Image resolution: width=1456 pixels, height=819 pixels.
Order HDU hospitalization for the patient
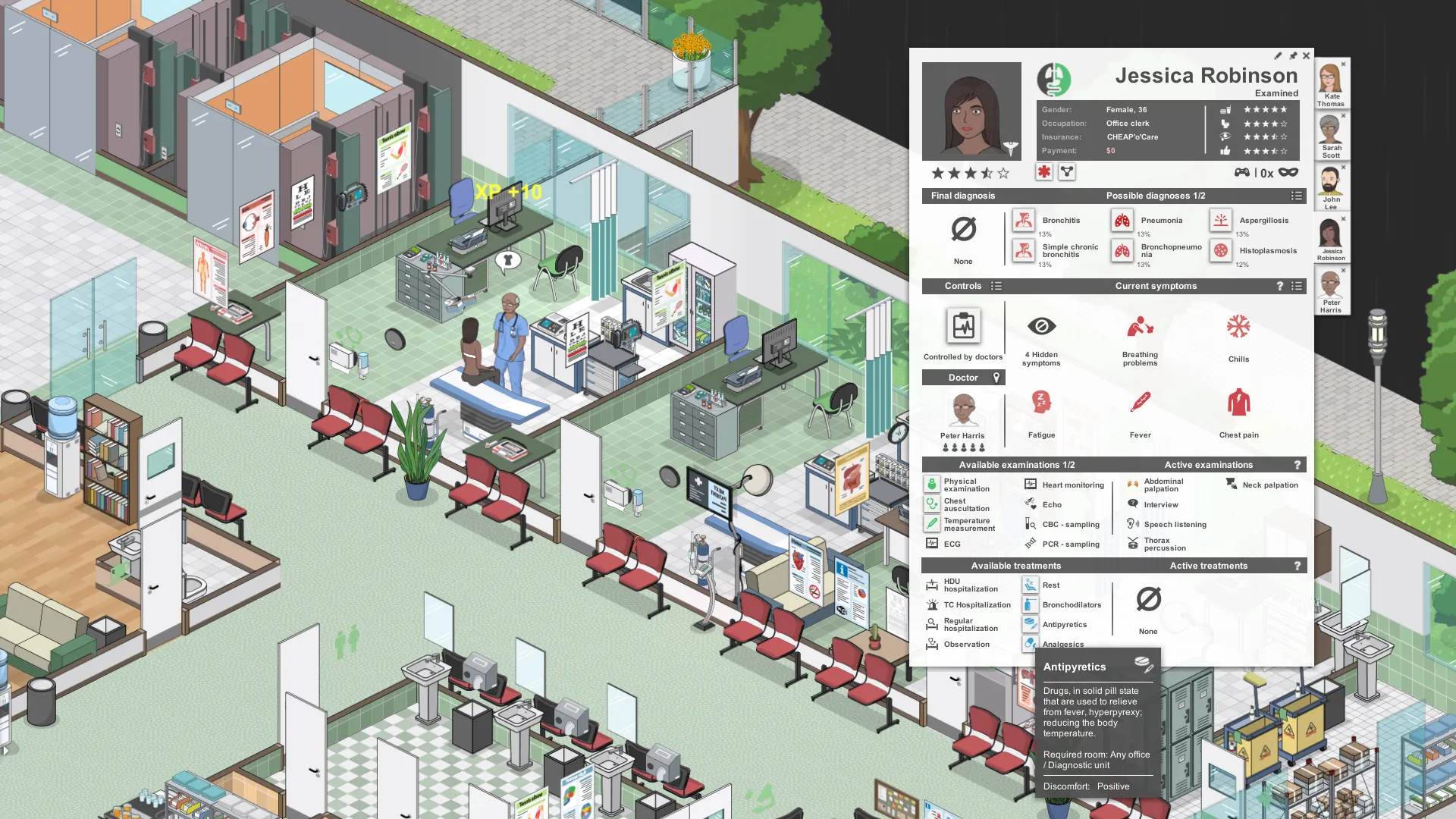pyautogui.click(x=931, y=584)
